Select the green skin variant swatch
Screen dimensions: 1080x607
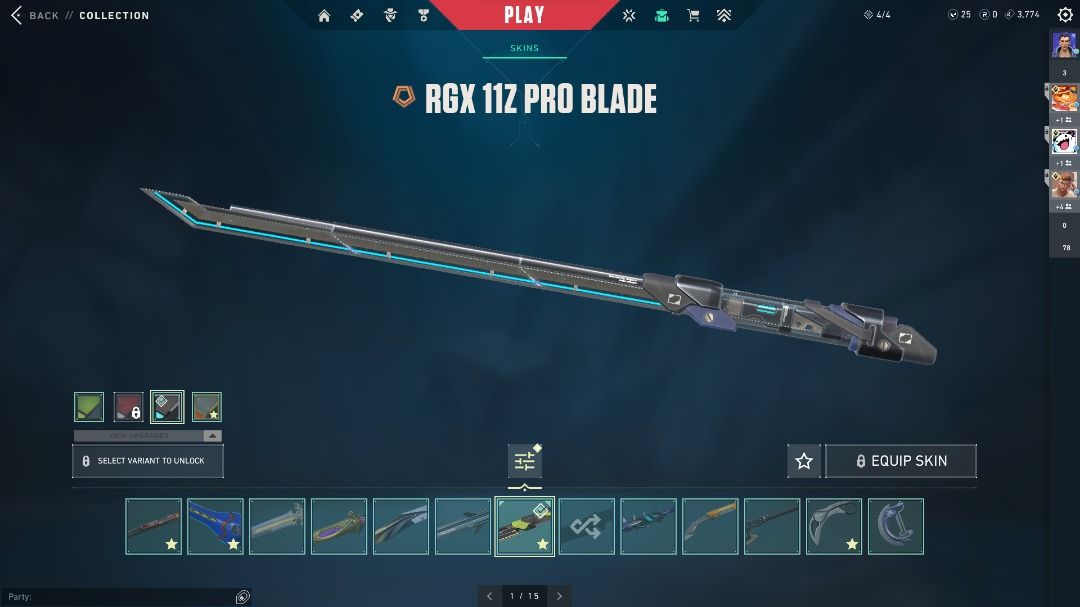pos(89,407)
